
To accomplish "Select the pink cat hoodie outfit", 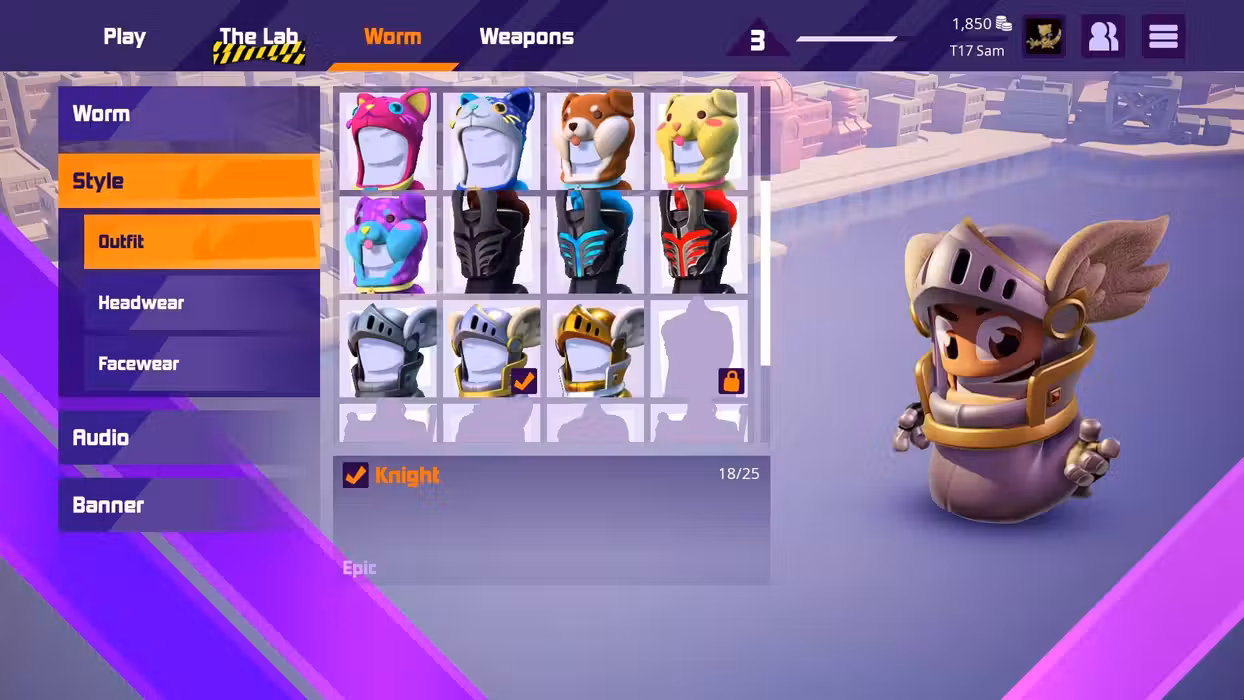I will click(388, 140).
